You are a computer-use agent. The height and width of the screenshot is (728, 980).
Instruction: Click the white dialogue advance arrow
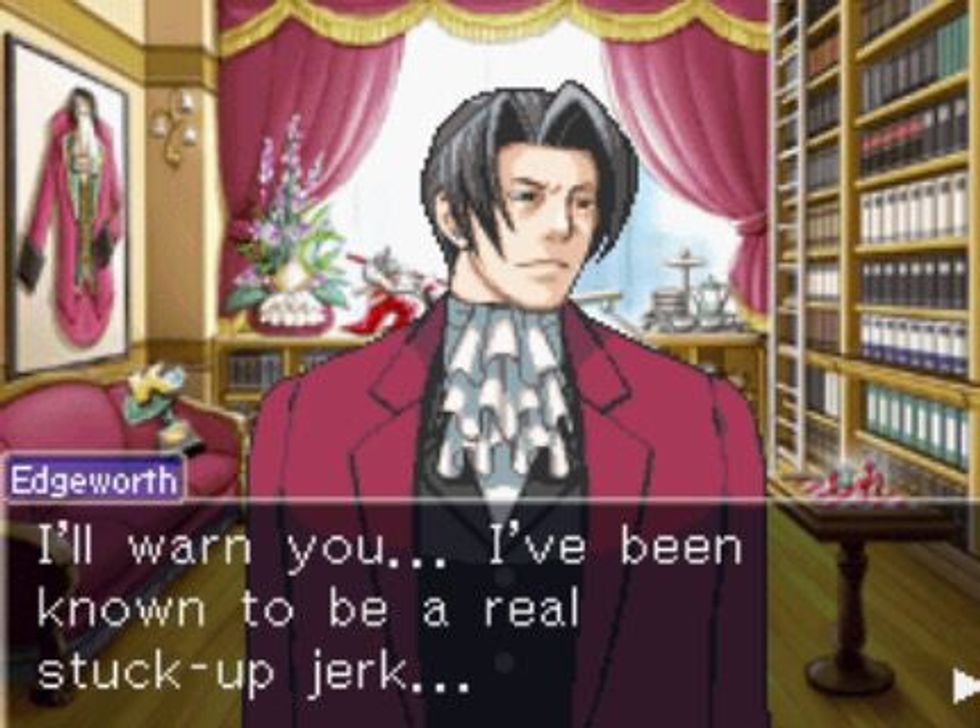(x=965, y=684)
